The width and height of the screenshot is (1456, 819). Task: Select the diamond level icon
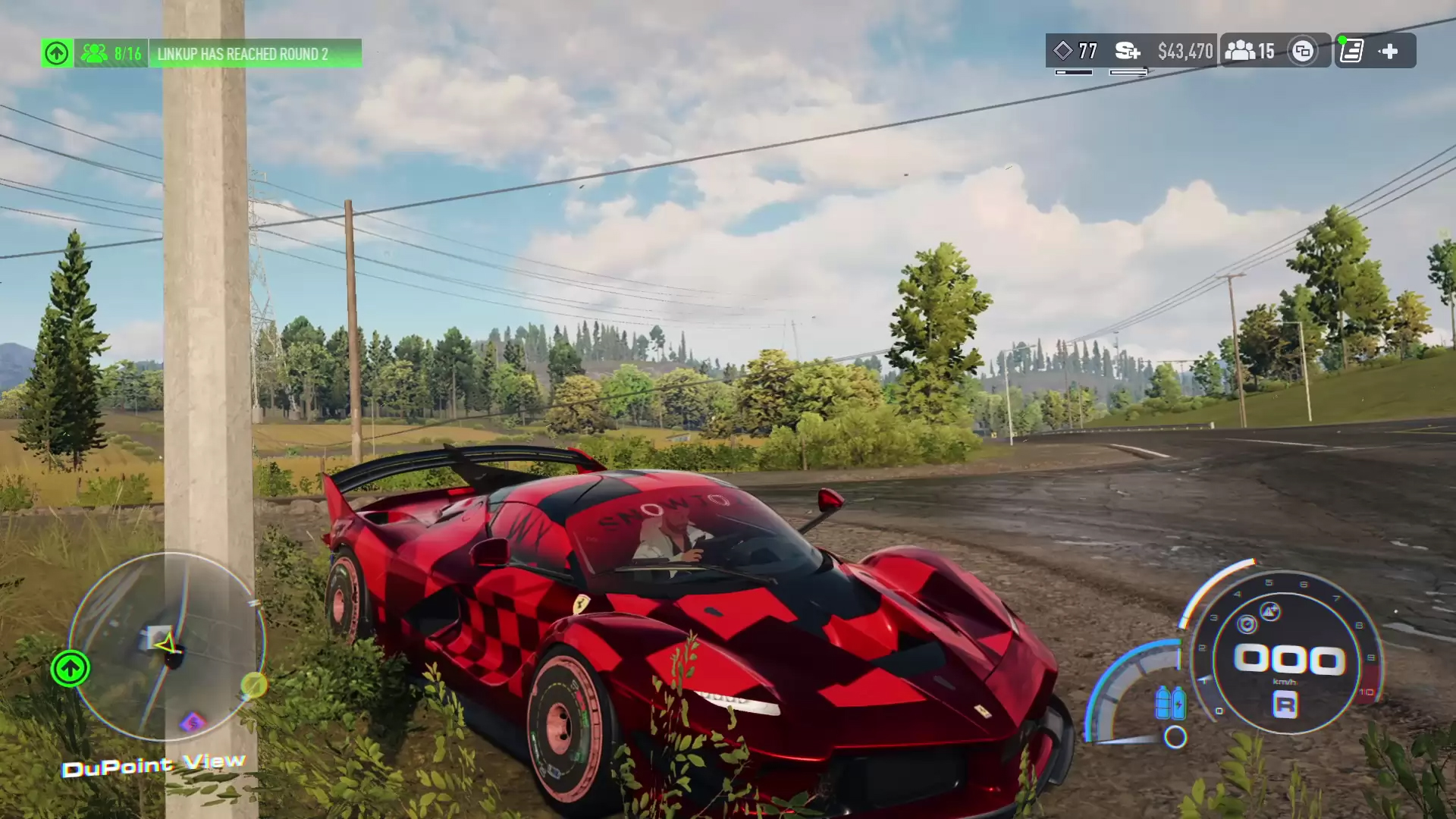coord(1063,51)
